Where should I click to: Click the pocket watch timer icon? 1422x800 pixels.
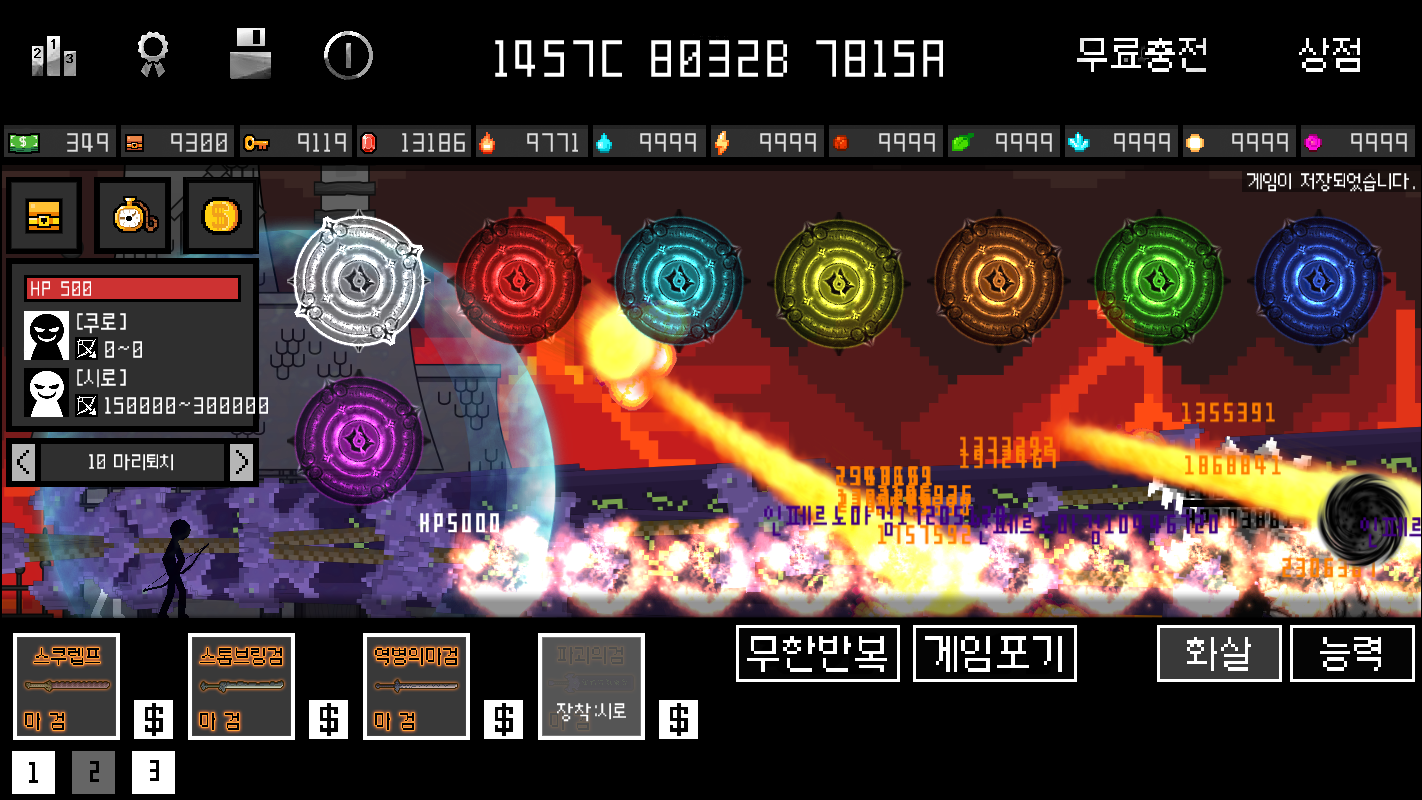coord(132,215)
